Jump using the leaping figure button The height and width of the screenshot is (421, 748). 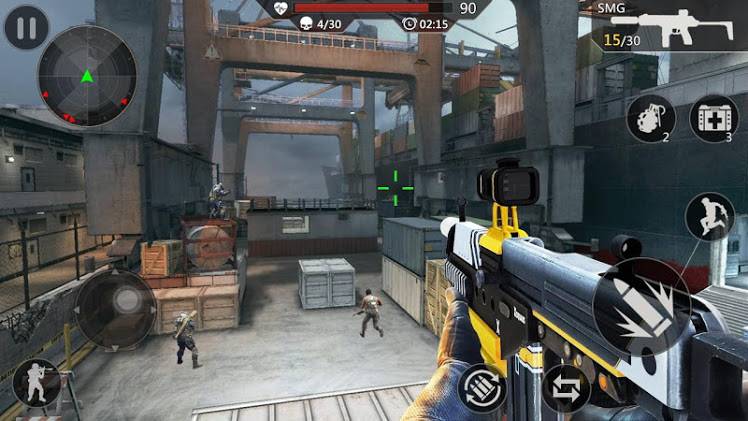[709, 217]
